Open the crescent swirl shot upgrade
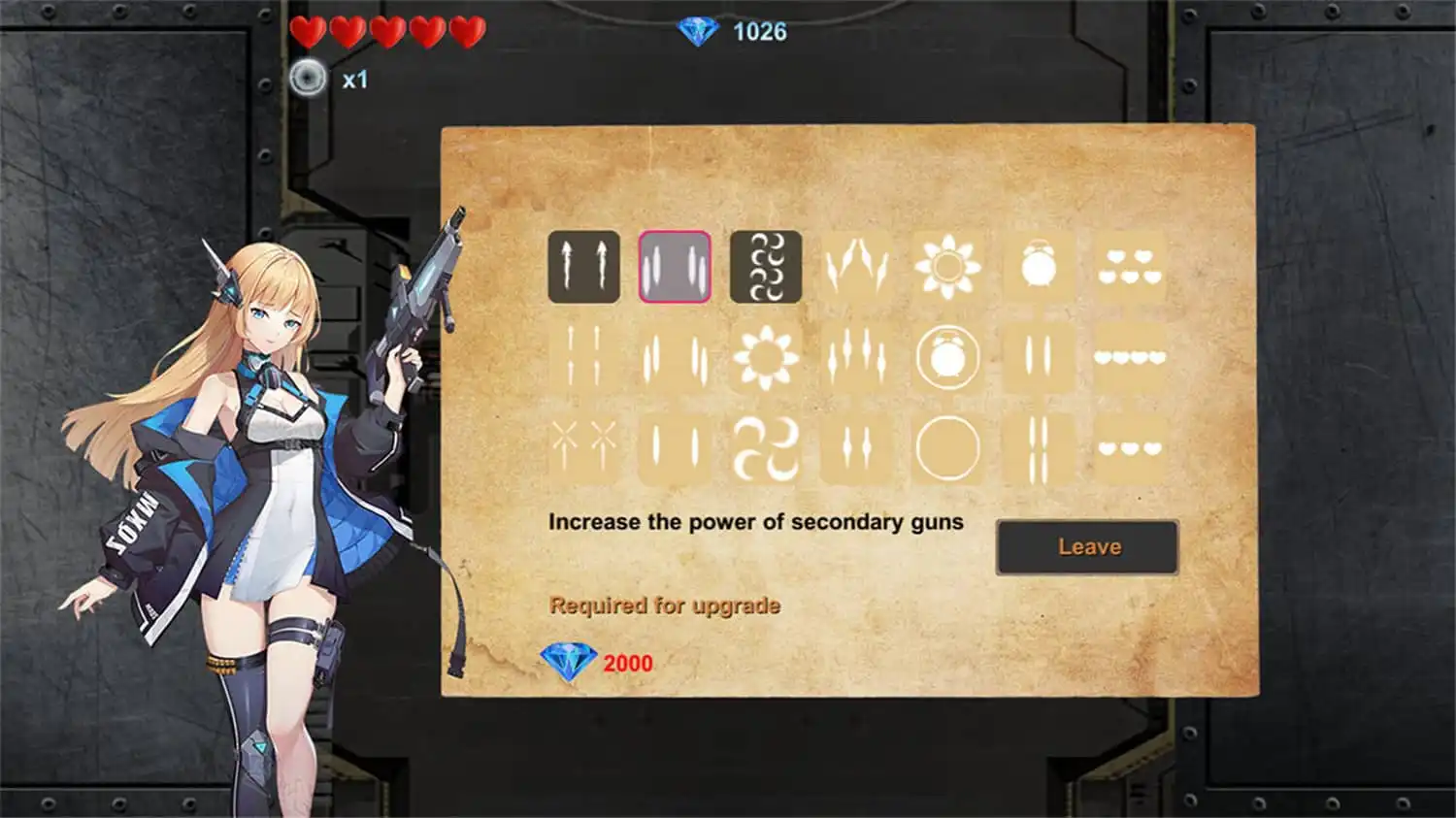Screen dimensions: 1456x818 coord(767,267)
